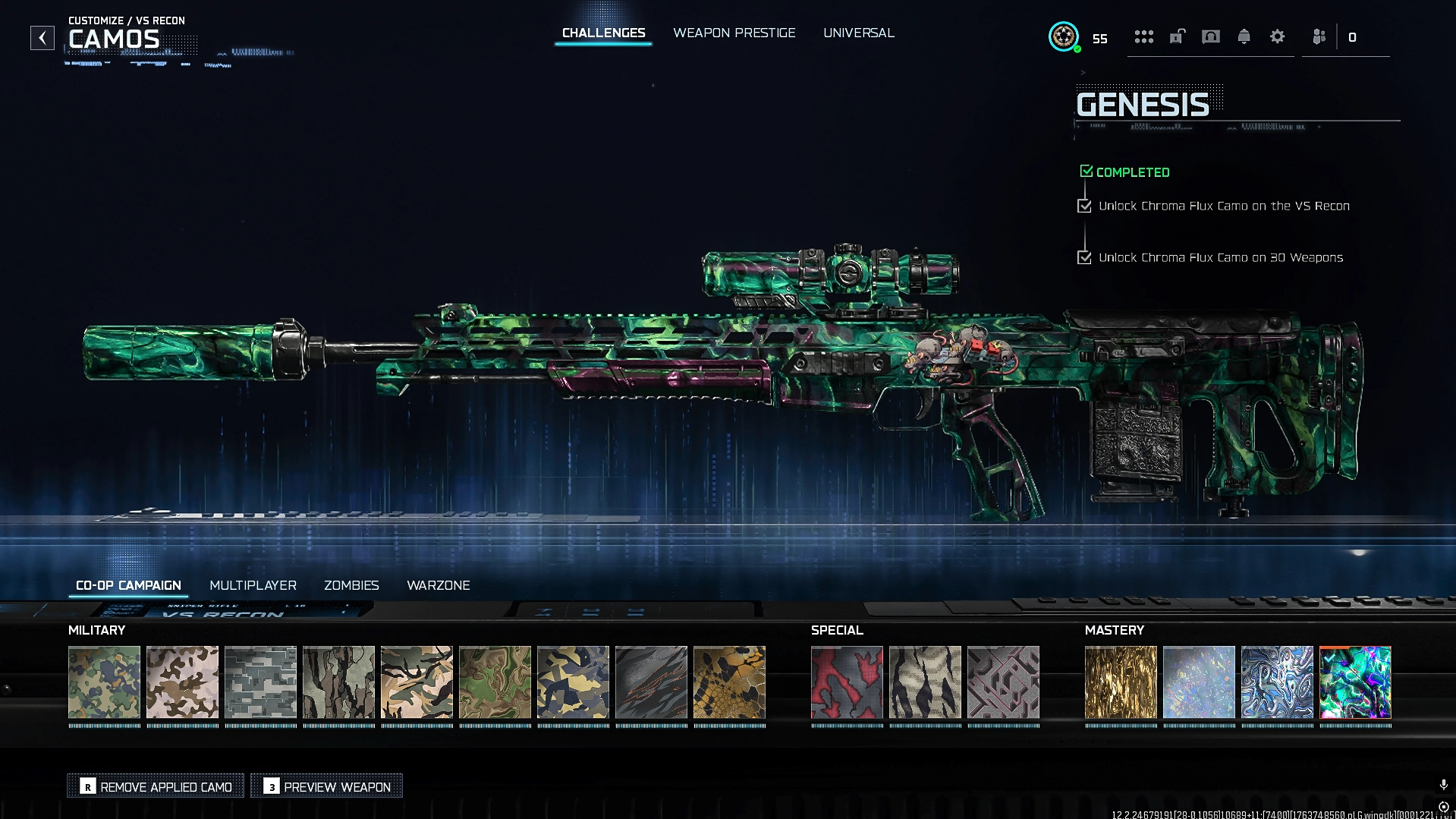Click the level 55 rank emblem
The width and height of the screenshot is (1456, 819).
pyautogui.click(x=1064, y=36)
